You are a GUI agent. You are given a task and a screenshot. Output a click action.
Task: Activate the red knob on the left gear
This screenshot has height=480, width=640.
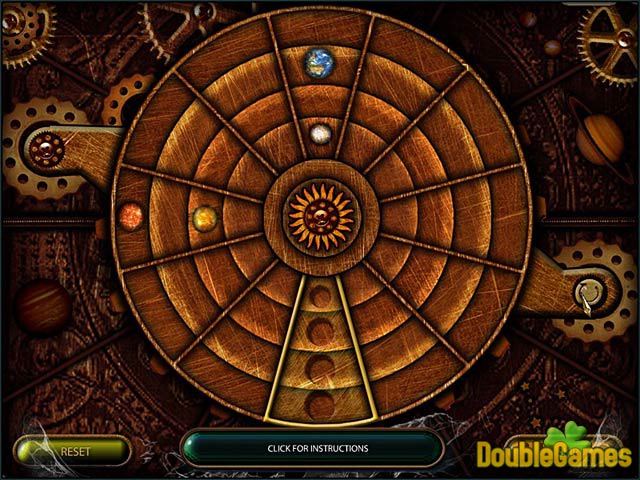click(44, 151)
